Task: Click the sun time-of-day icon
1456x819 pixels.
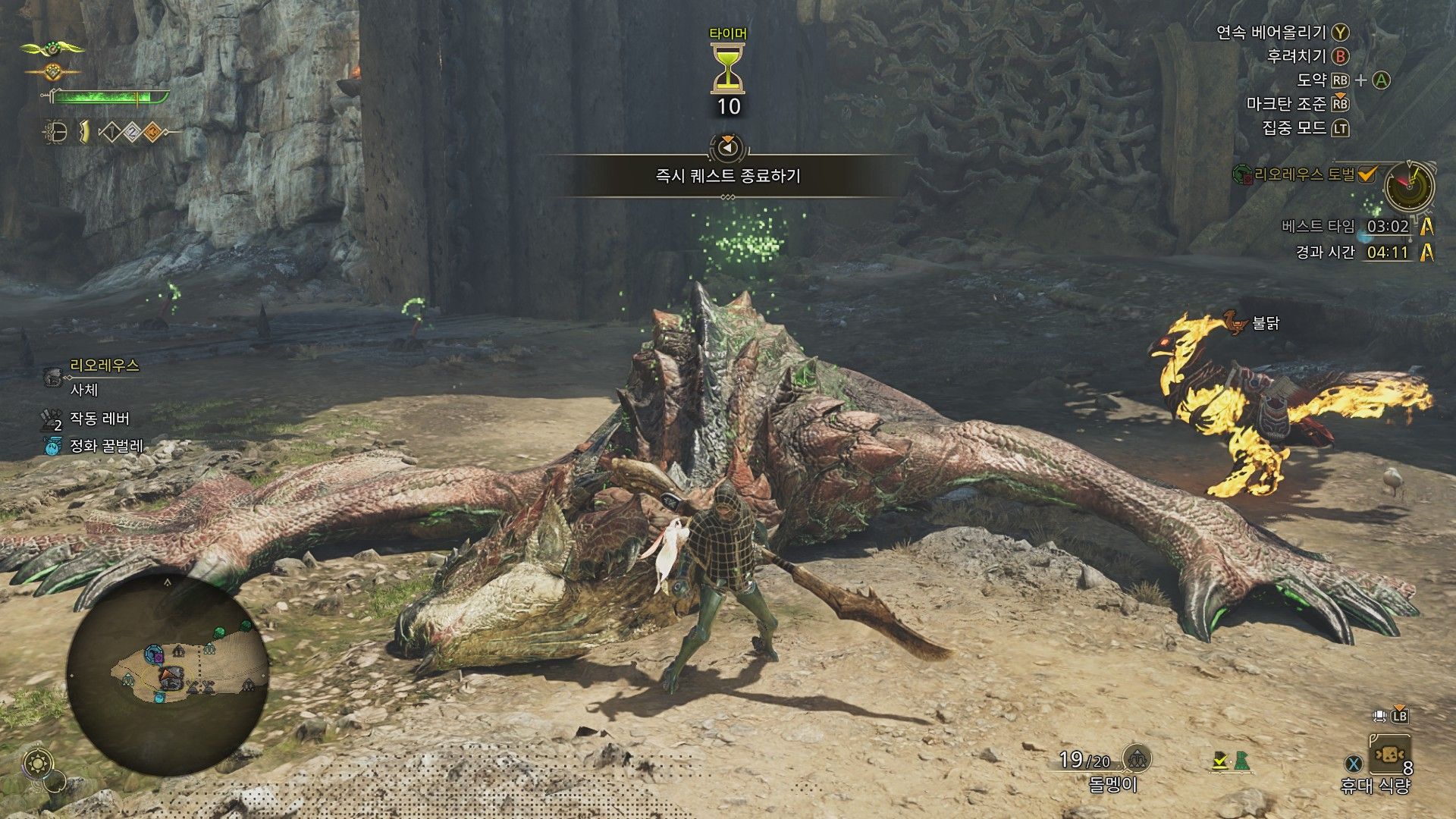Action: click(36, 764)
